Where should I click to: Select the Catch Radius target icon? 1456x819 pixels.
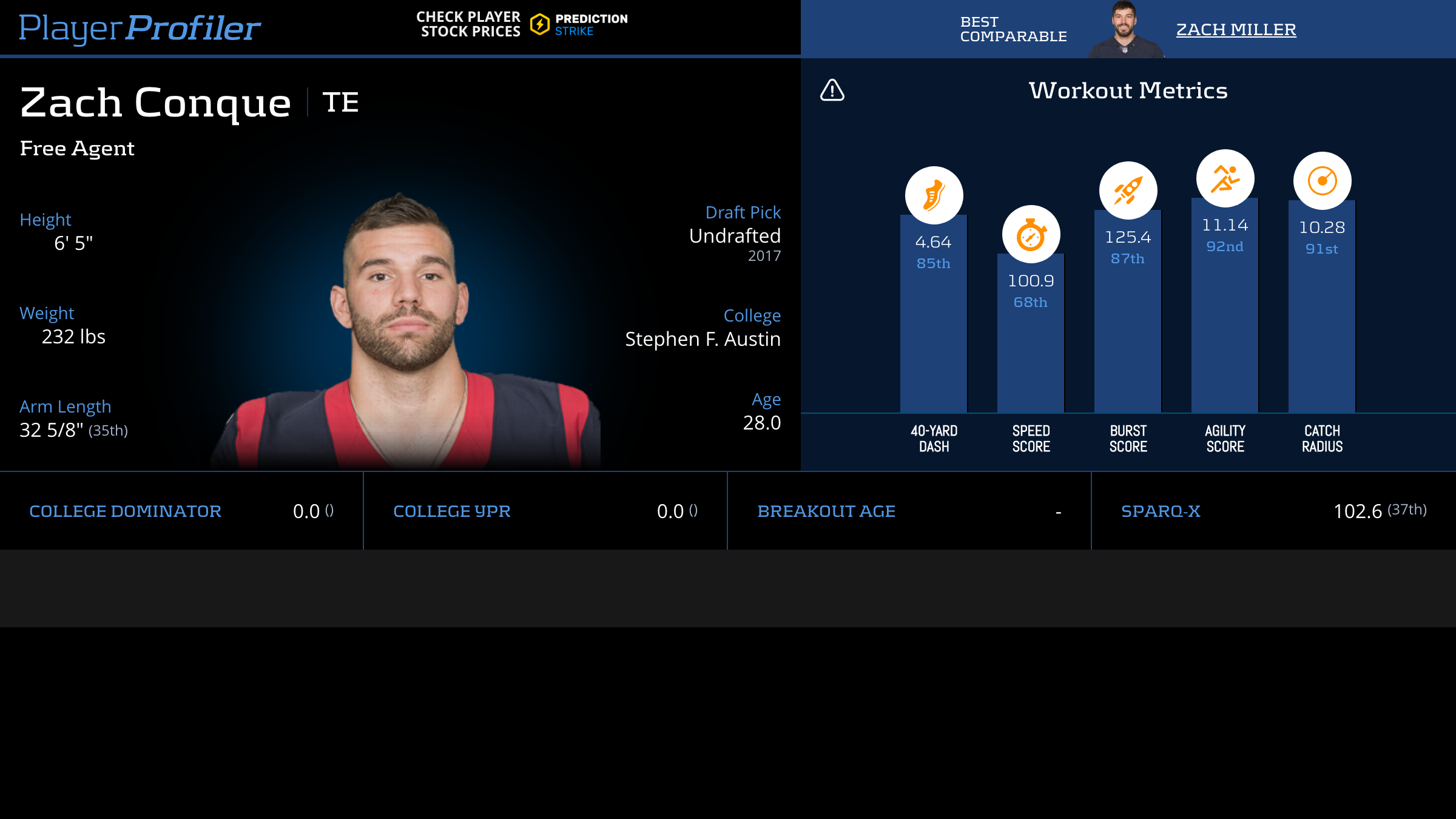coord(1322,181)
